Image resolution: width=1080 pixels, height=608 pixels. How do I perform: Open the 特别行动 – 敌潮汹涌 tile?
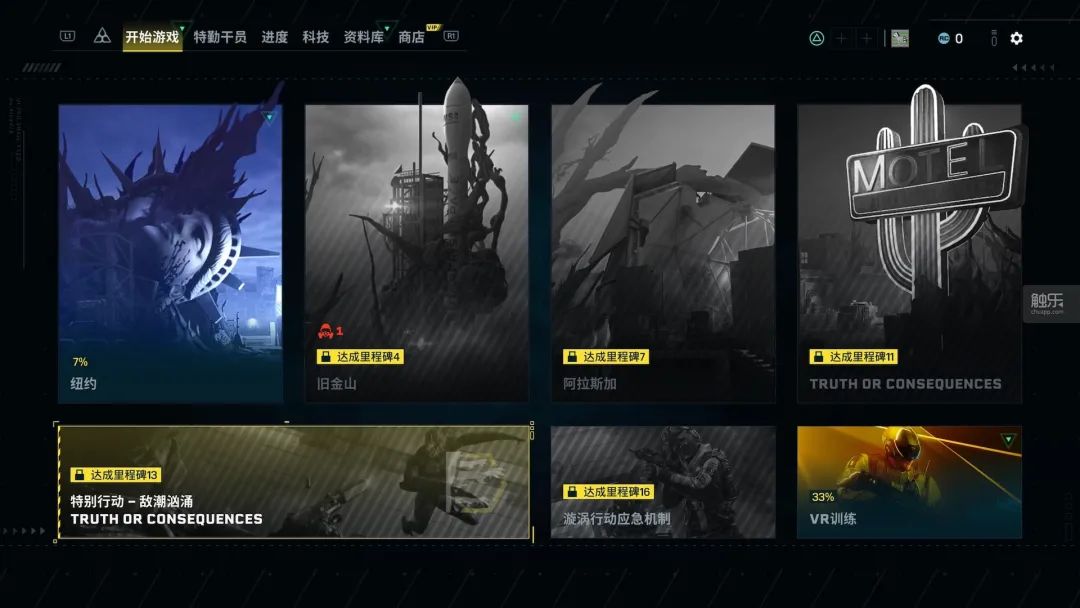click(293, 482)
